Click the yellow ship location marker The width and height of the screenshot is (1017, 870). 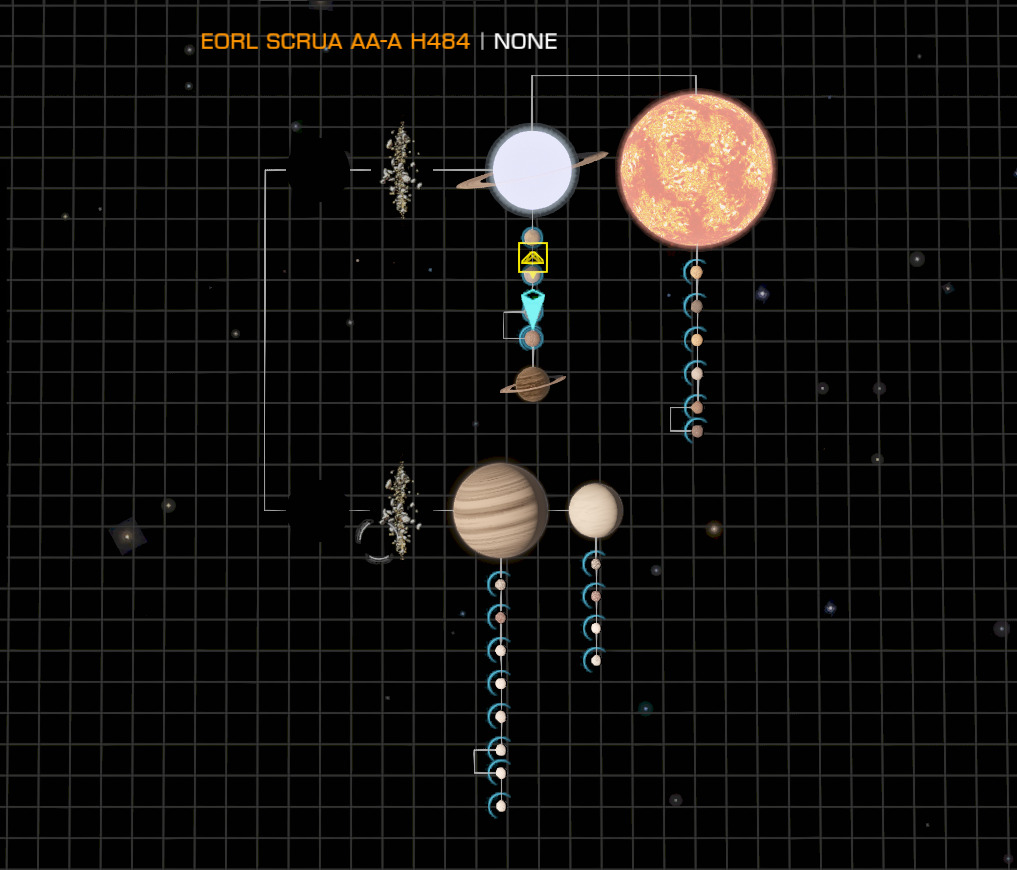click(x=533, y=257)
